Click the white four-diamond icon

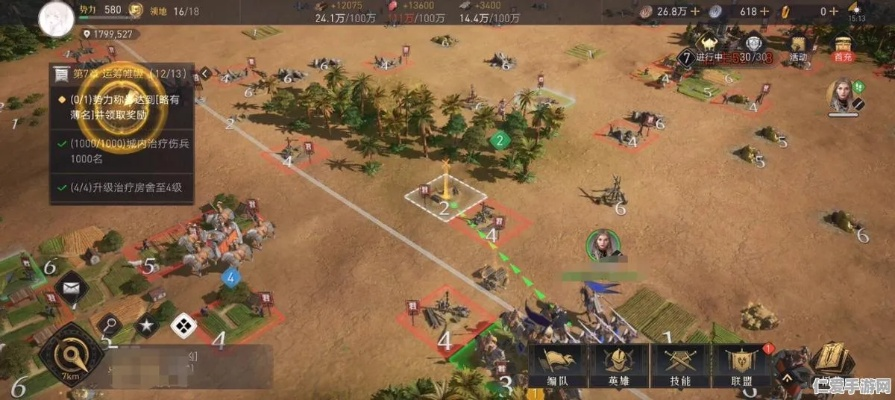pos(182,324)
